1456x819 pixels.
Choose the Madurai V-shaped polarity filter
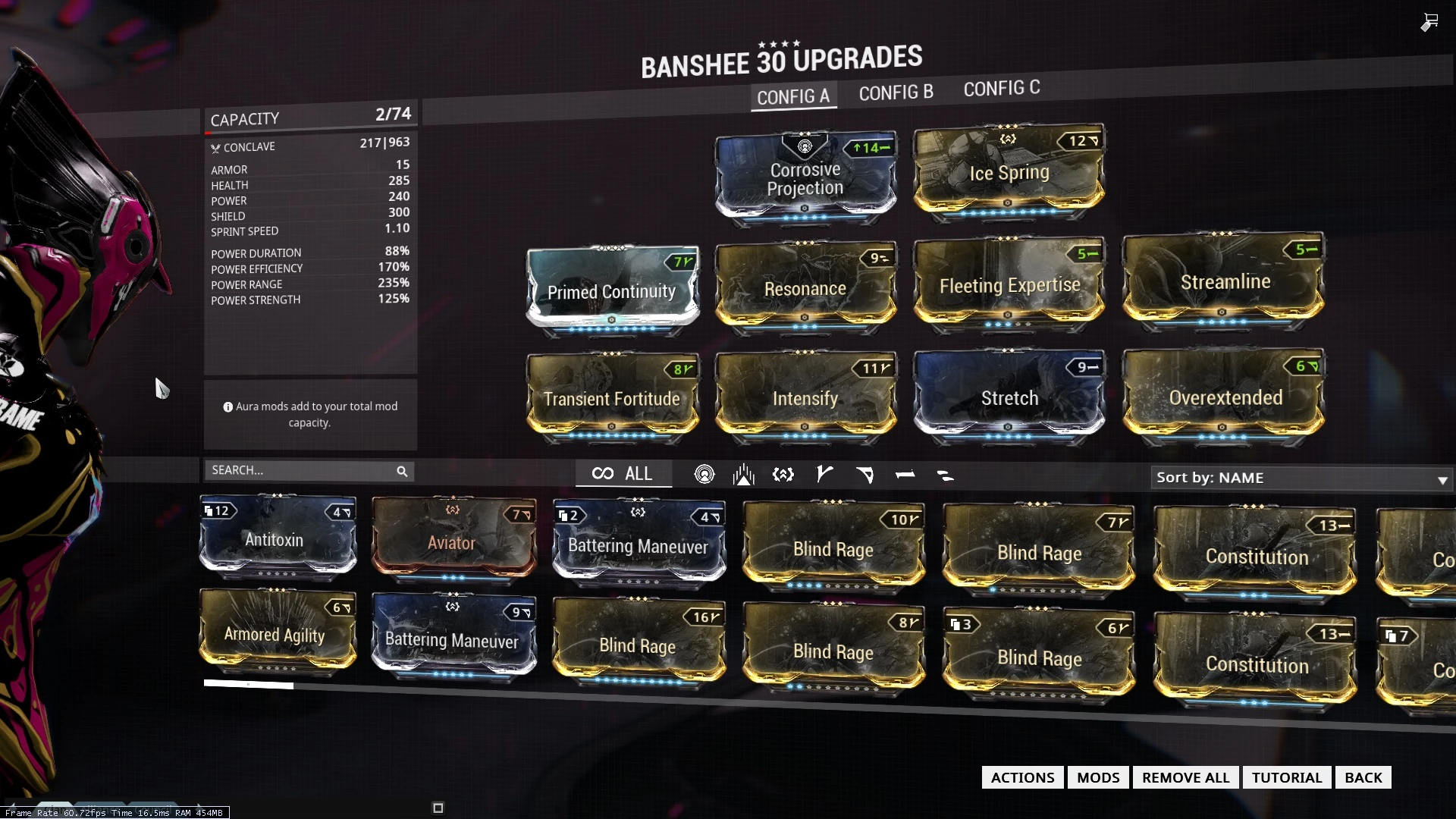click(825, 475)
